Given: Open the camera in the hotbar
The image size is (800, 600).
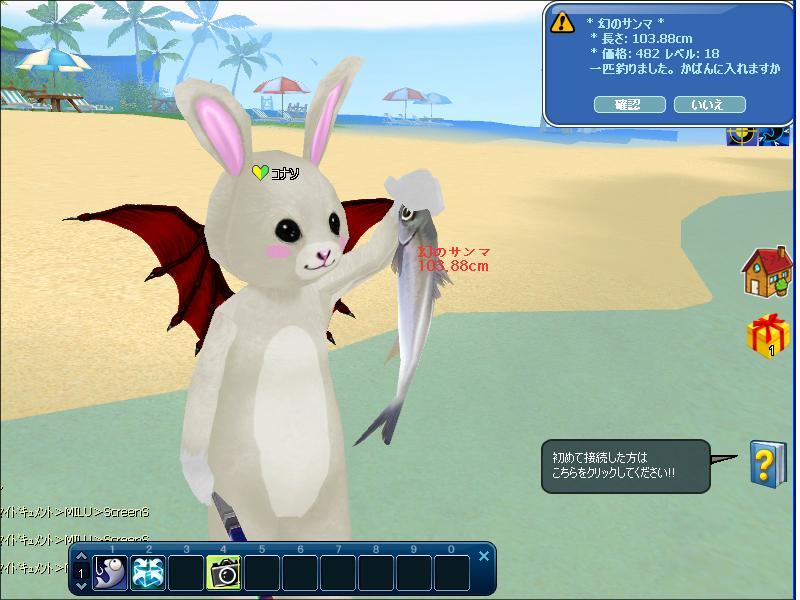Looking at the screenshot, I should pyautogui.click(x=223, y=573).
